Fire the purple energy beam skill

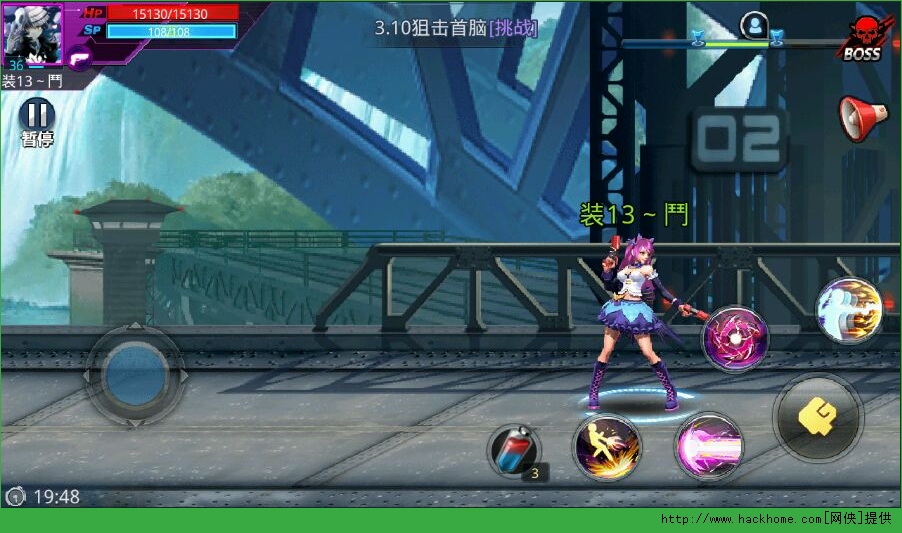click(708, 446)
